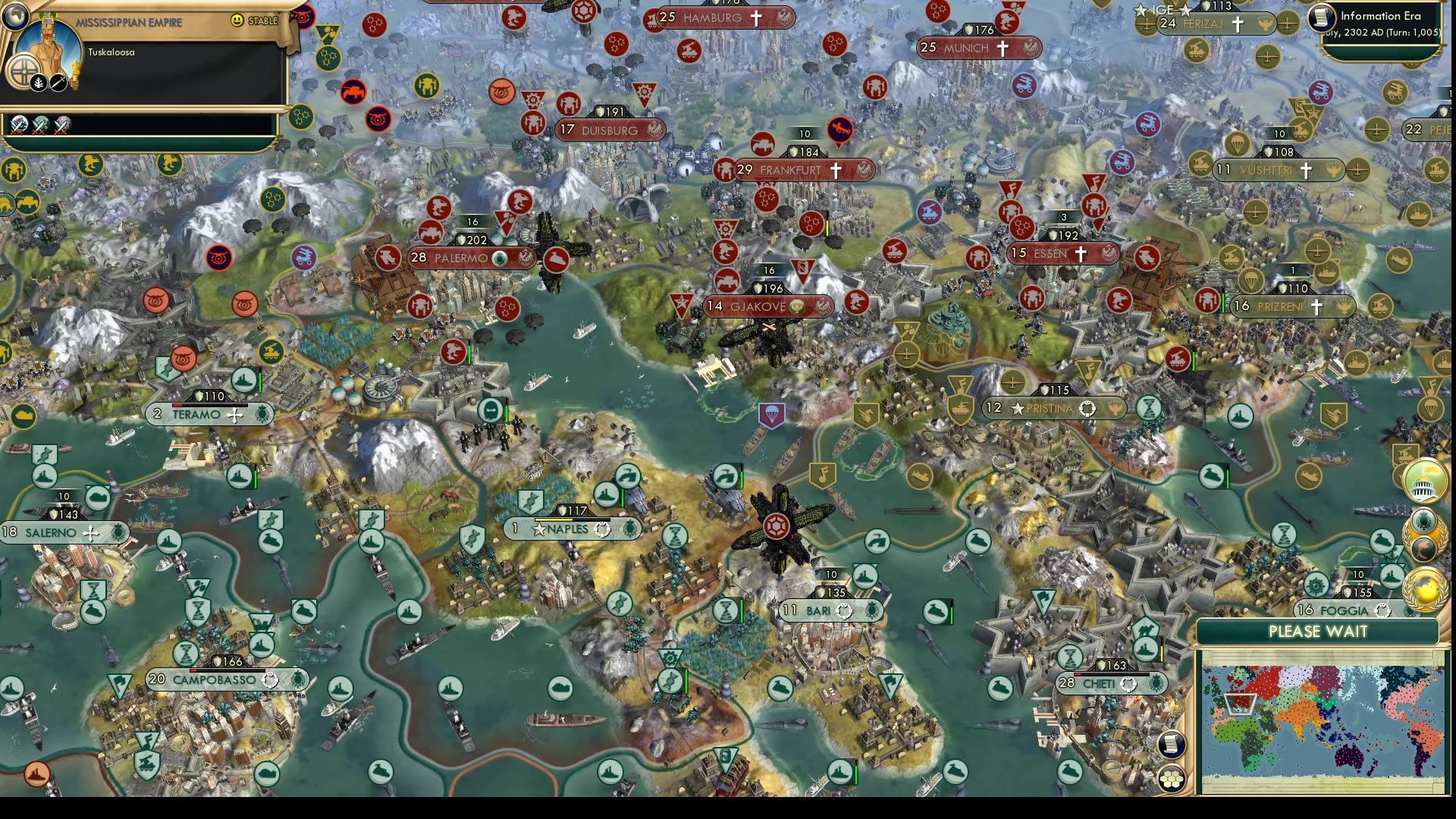Open the Civilopedia scroll icon near the minimap
1456x819 pixels.
(x=1171, y=745)
